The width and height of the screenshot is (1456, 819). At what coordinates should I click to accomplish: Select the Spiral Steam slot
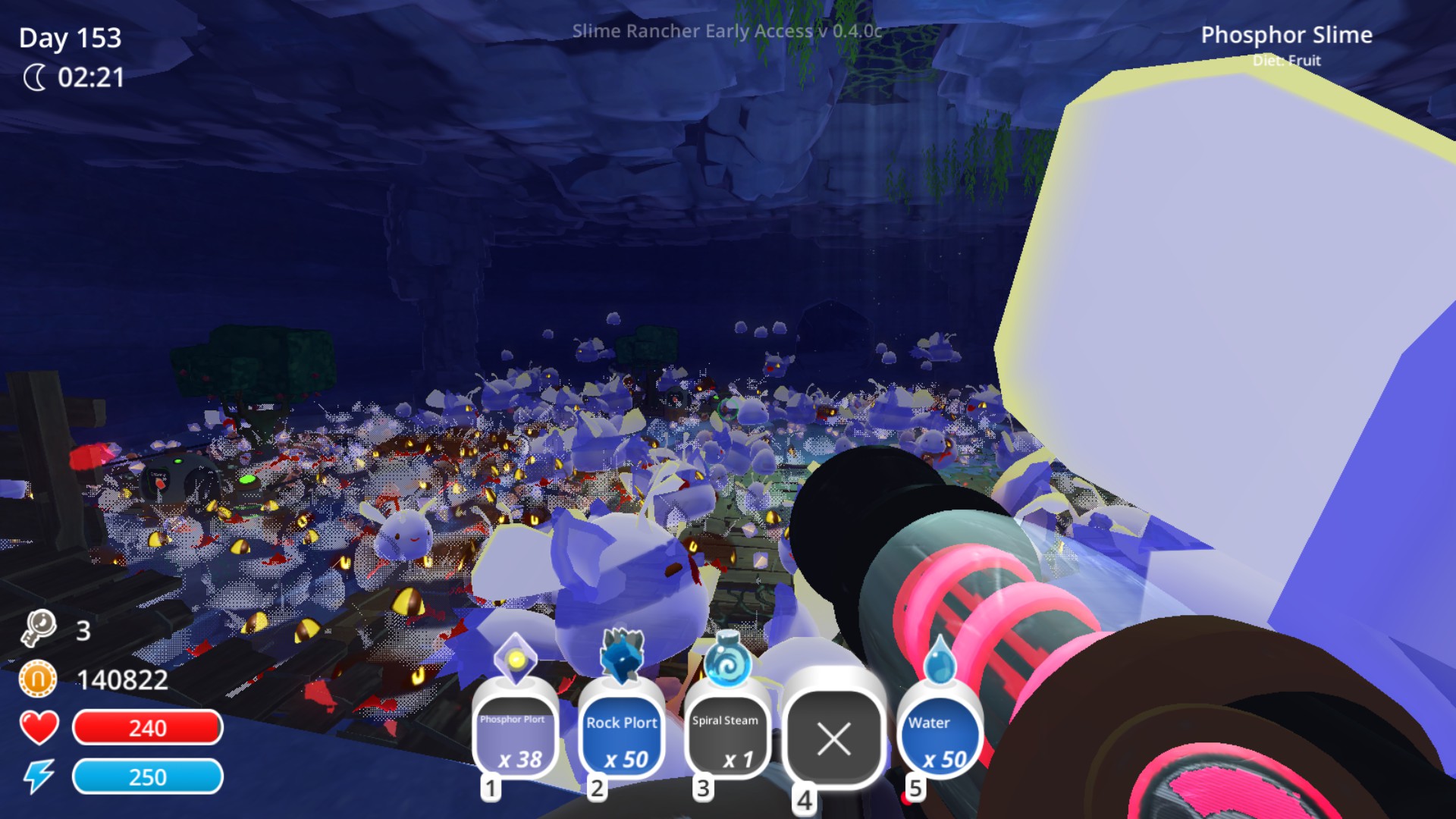(x=726, y=732)
